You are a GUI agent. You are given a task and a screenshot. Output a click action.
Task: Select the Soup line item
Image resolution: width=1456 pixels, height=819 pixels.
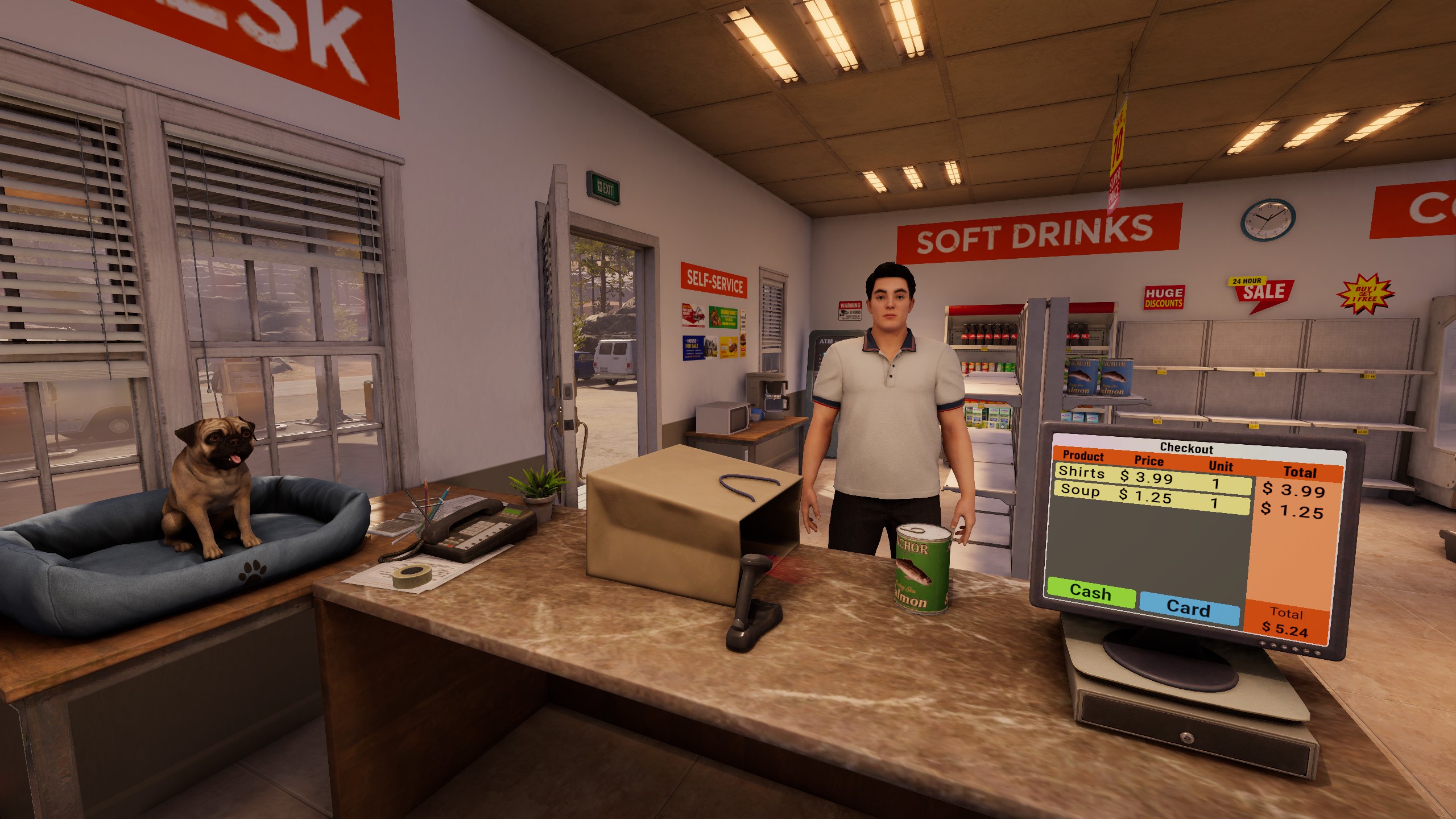point(1079,491)
